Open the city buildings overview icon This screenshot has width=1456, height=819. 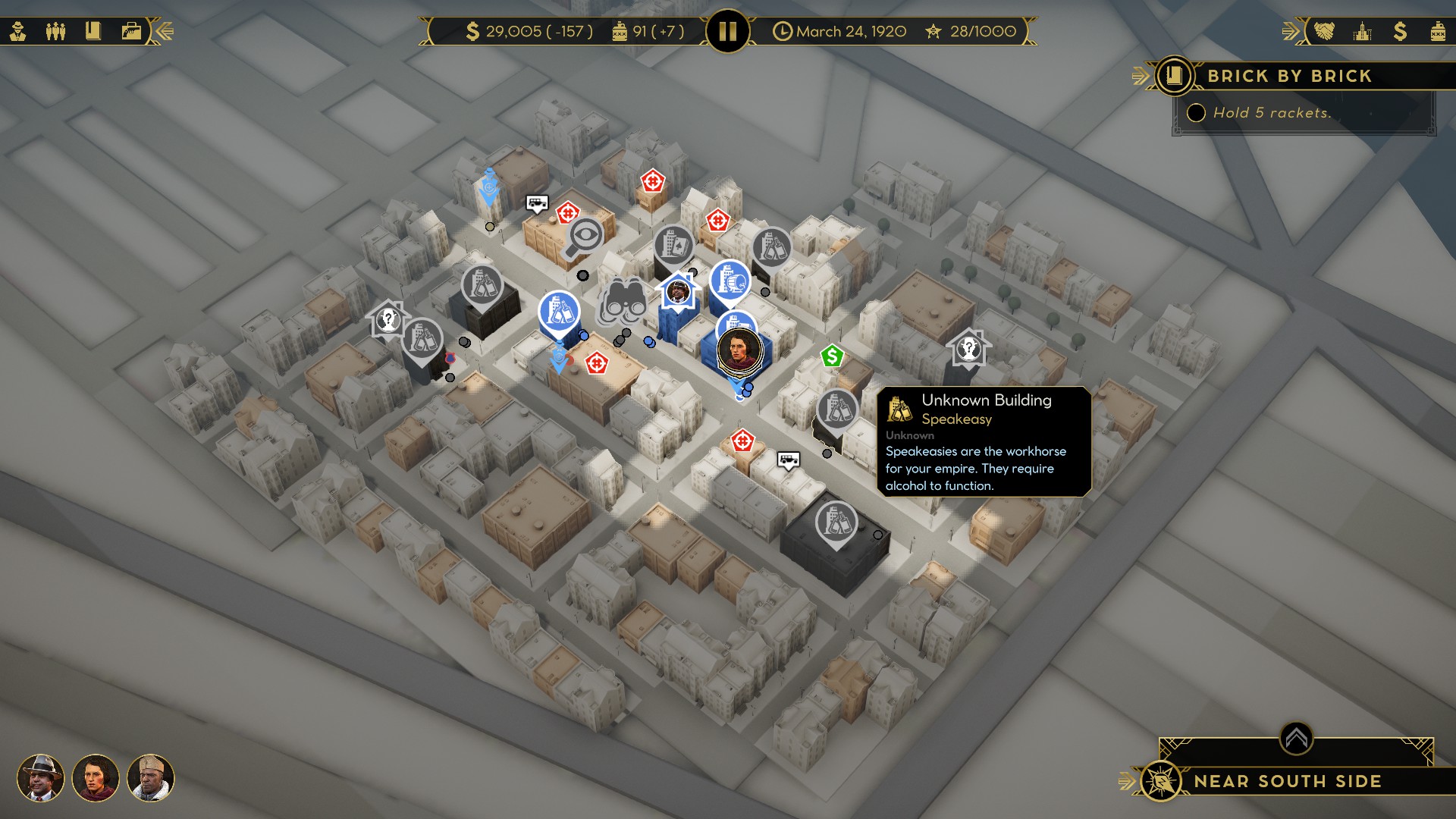(1363, 31)
